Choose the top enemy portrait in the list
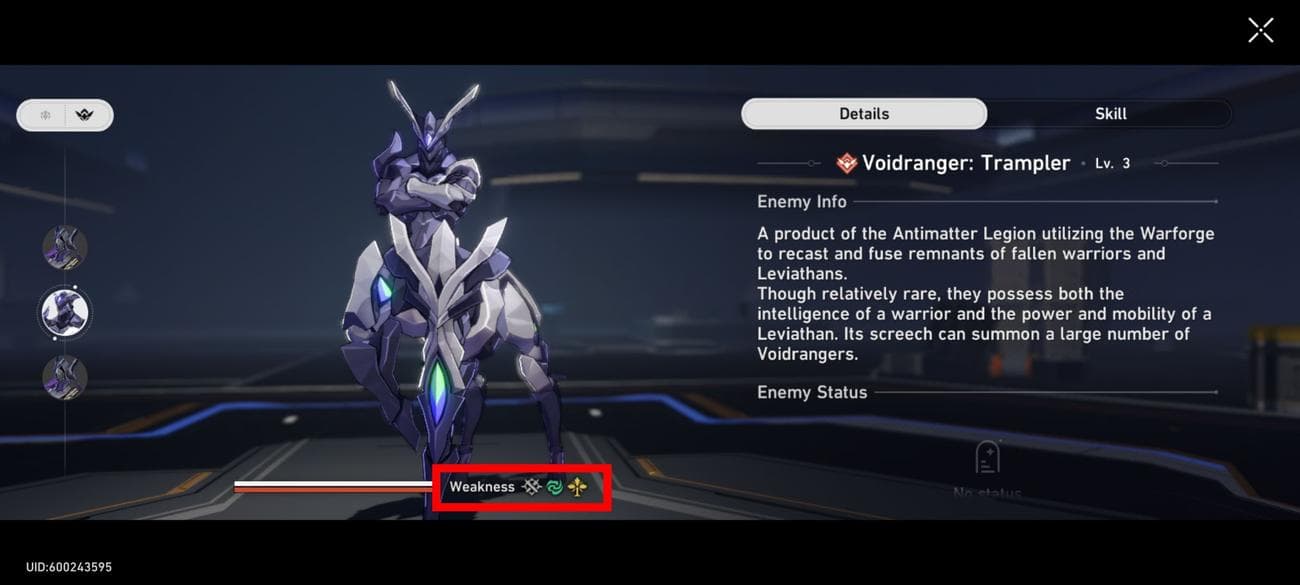The height and width of the screenshot is (585, 1300). [65, 247]
